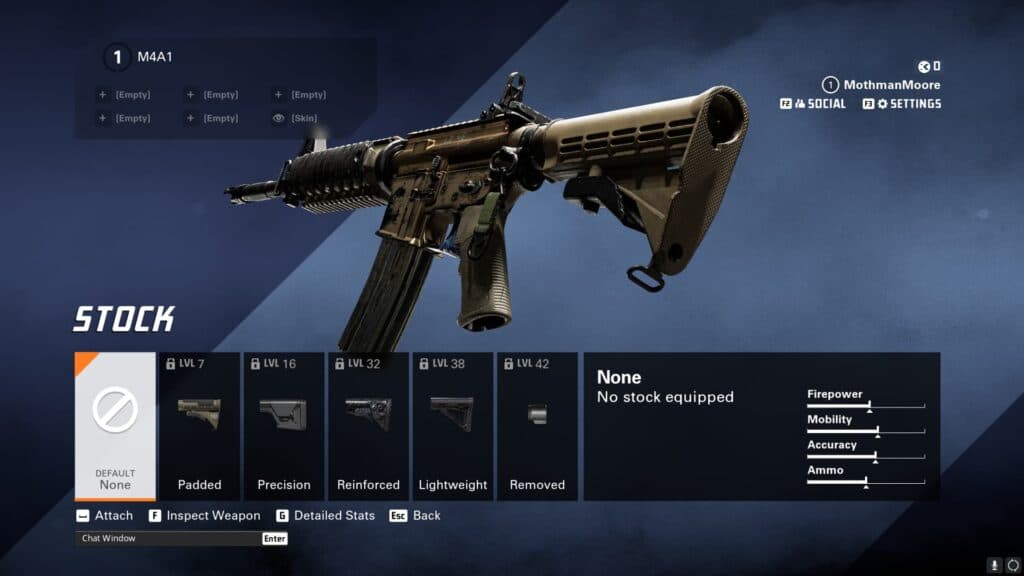Show Detailed Stats
Viewport: 1024px width, 576px height.
(325, 516)
